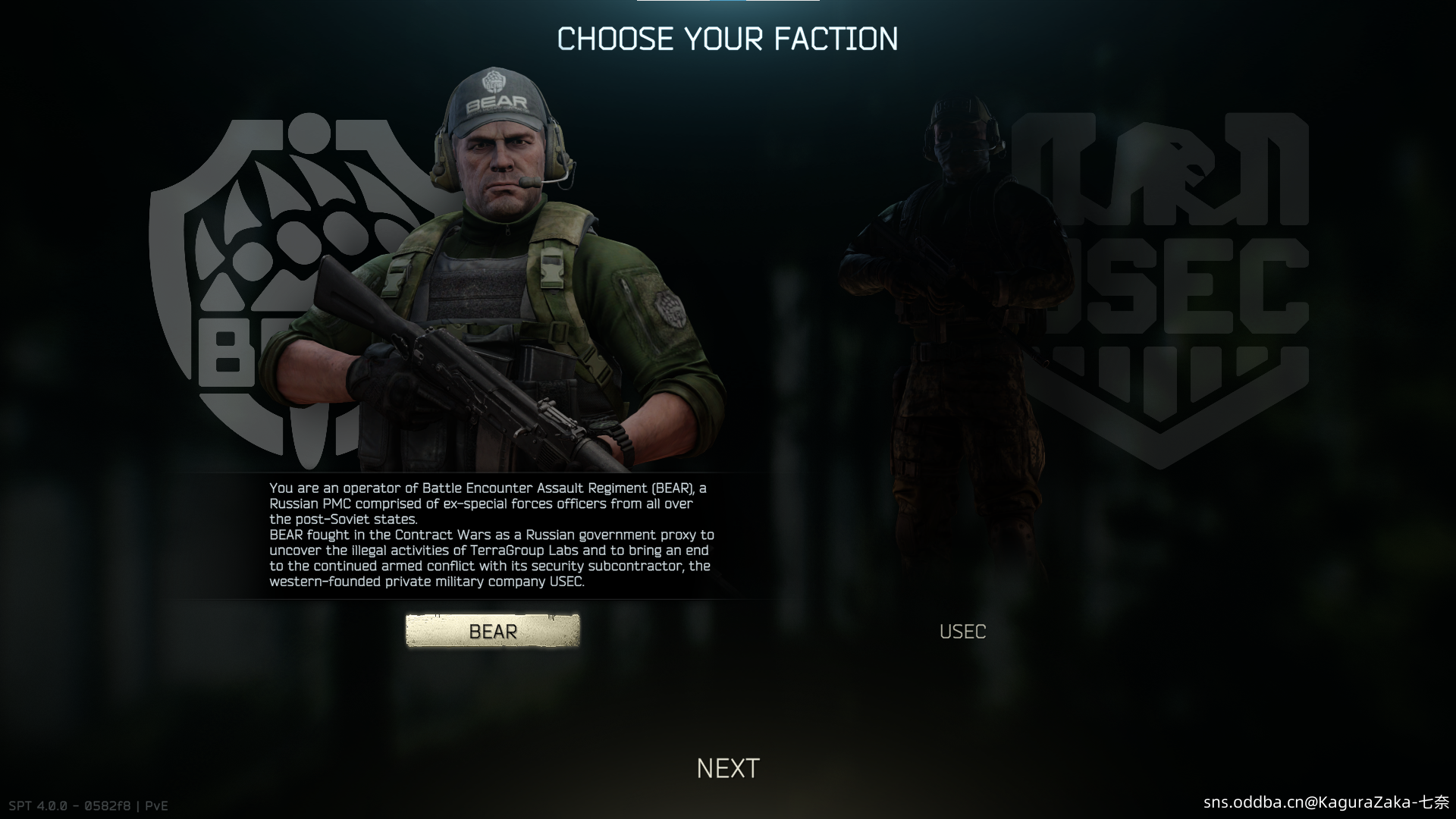Continue with the NEXT button
Image resolution: width=1456 pixels, height=819 pixels.
pos(728,768)
